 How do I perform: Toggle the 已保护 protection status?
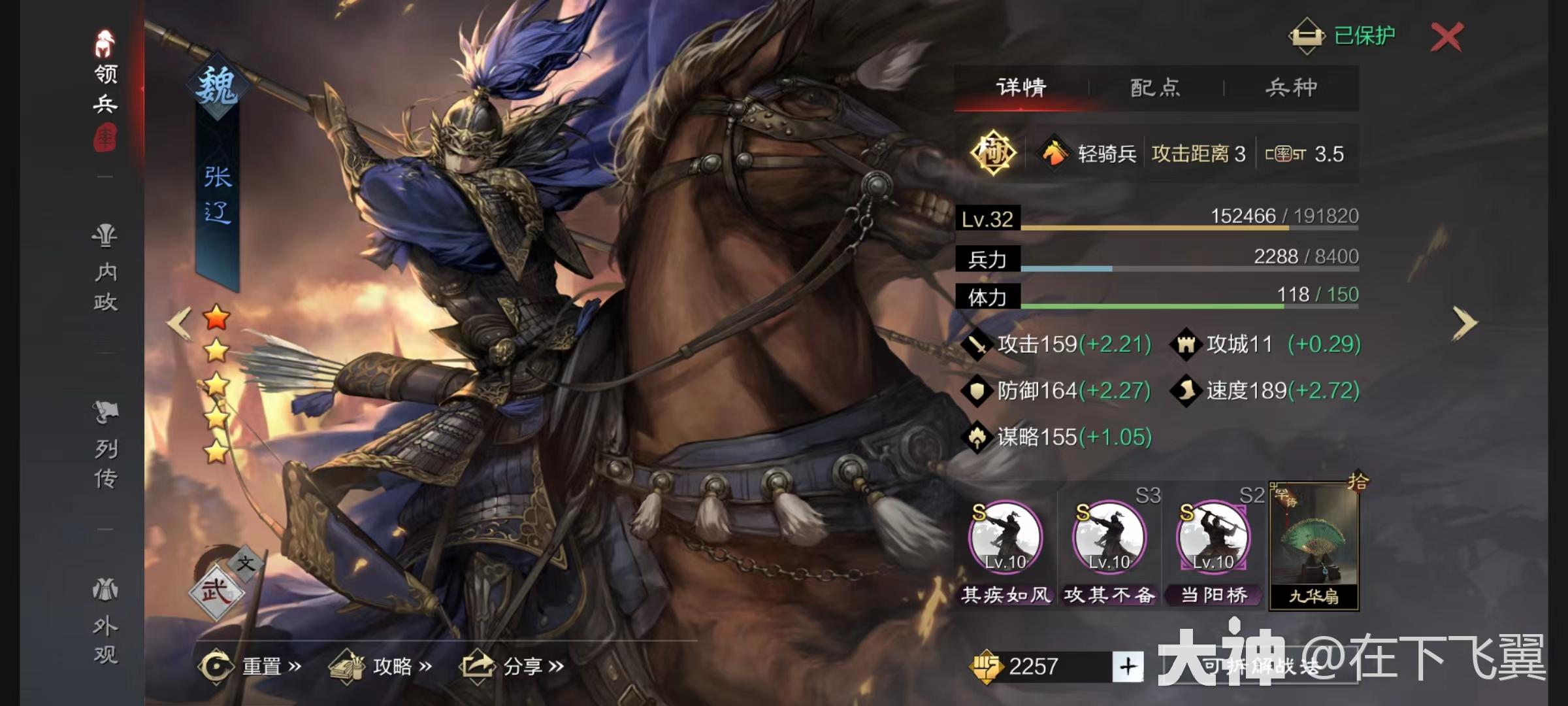pos(1342,35)
